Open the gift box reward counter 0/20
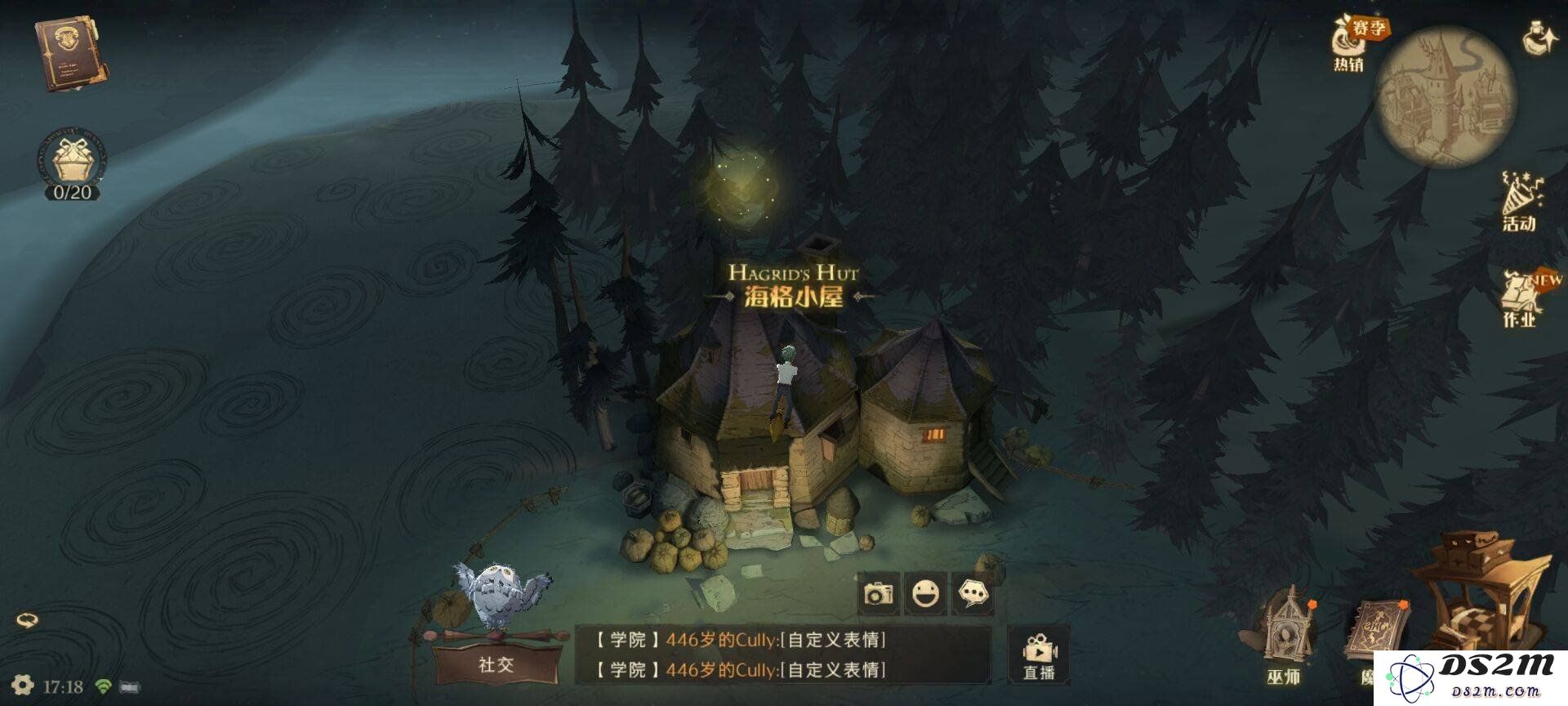The image size is (1568, 706). pos(72,163)
